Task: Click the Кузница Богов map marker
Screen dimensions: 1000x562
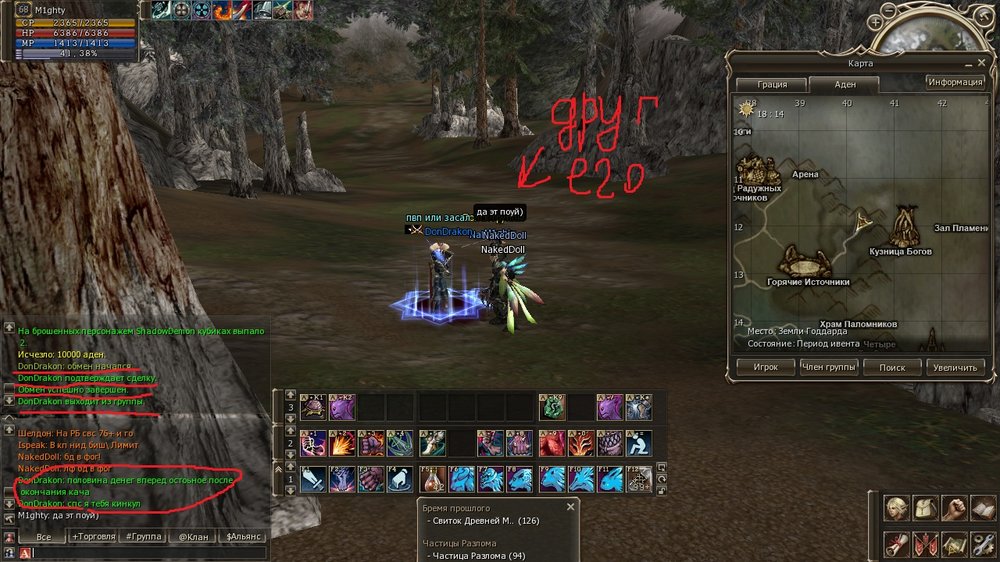Action: point(905,228)
